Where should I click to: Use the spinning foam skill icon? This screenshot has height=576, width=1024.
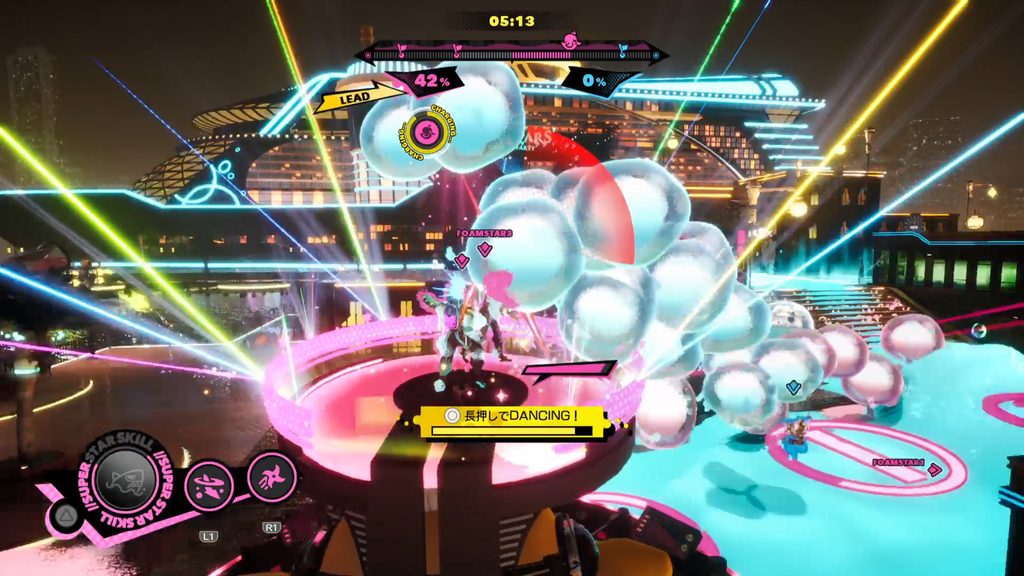pos(209,486)
